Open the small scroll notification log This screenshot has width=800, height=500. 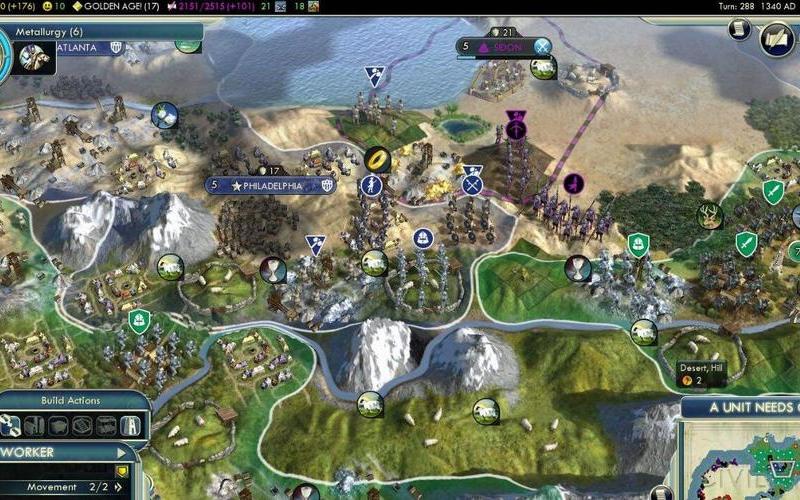click(x=739, y=30)
